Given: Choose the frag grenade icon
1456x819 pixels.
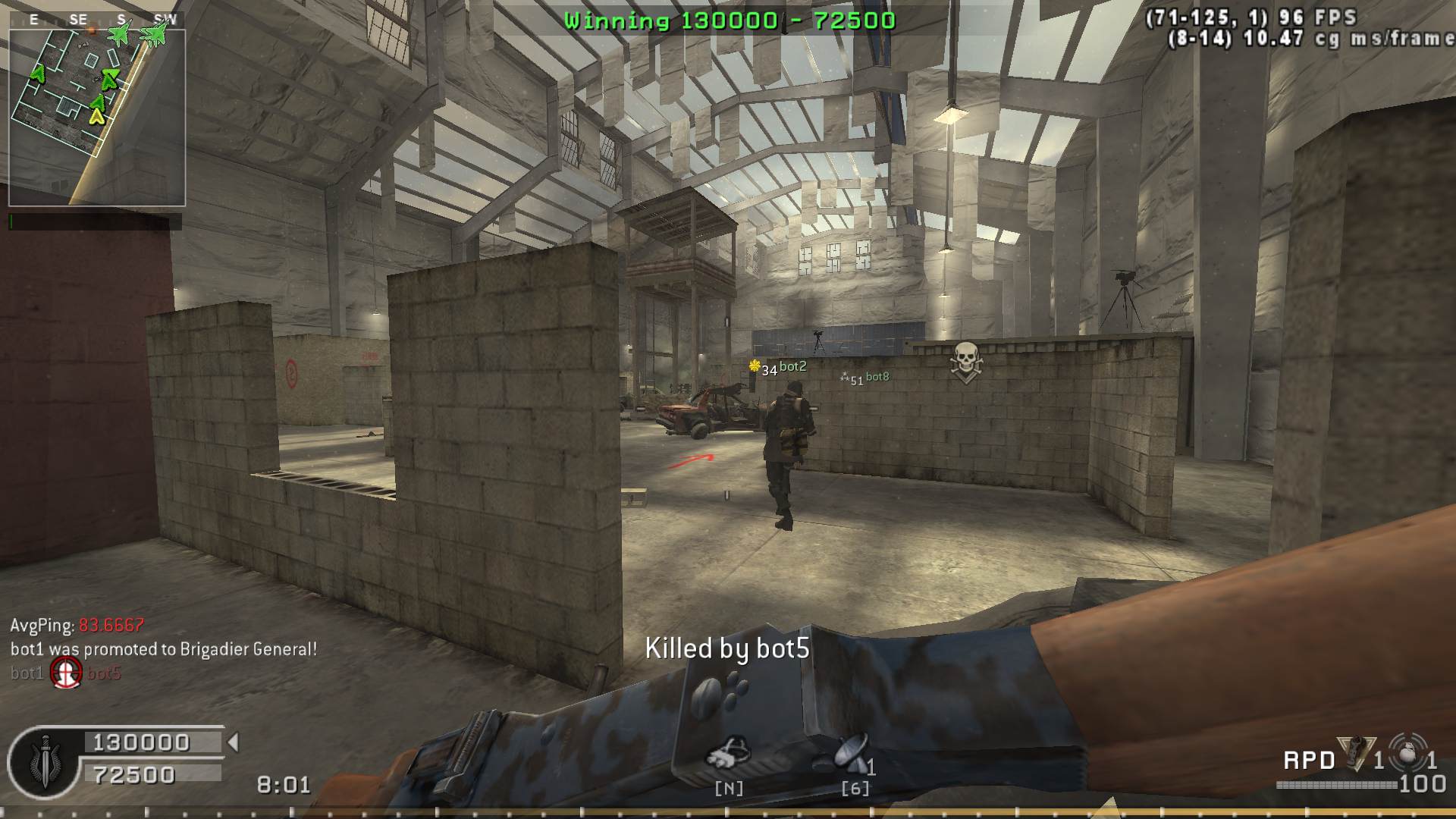Looking at the screenshot, I should (1410, 753).
